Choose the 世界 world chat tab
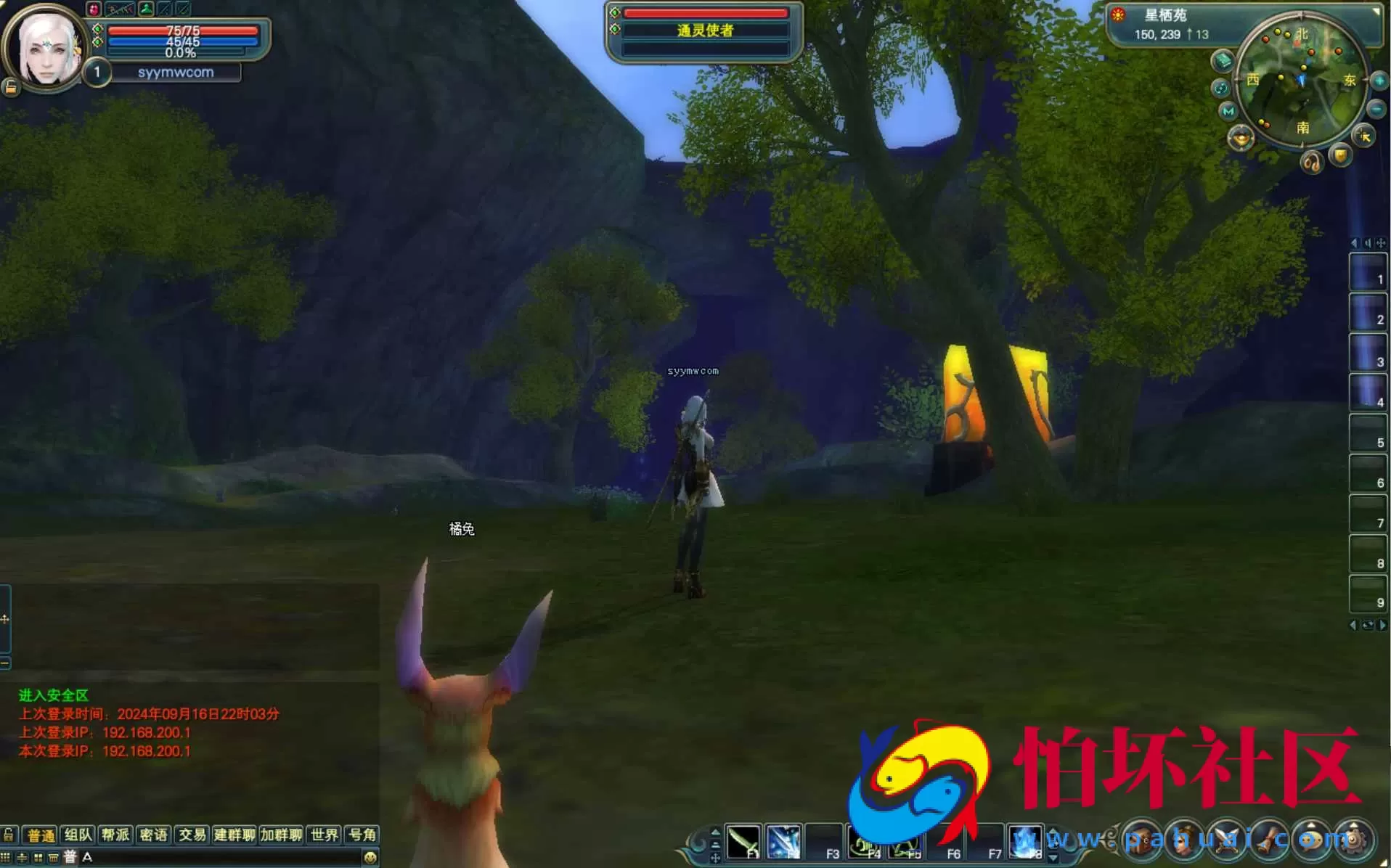The height and width of the screenshot is (868, 1391). pos(324,835)
